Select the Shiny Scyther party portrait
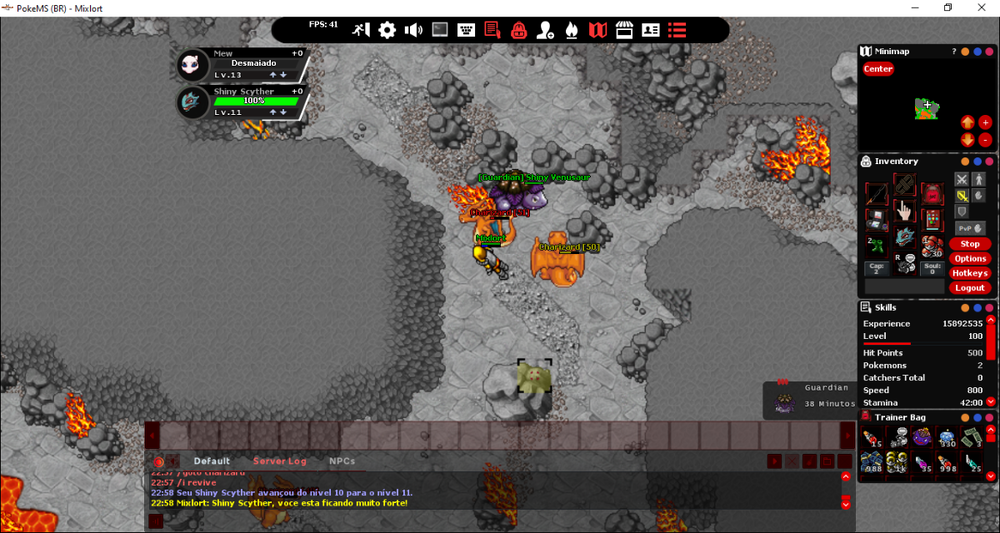Image resolution: width=1000 pixels, height=533 pixels. tap(193, 102)
